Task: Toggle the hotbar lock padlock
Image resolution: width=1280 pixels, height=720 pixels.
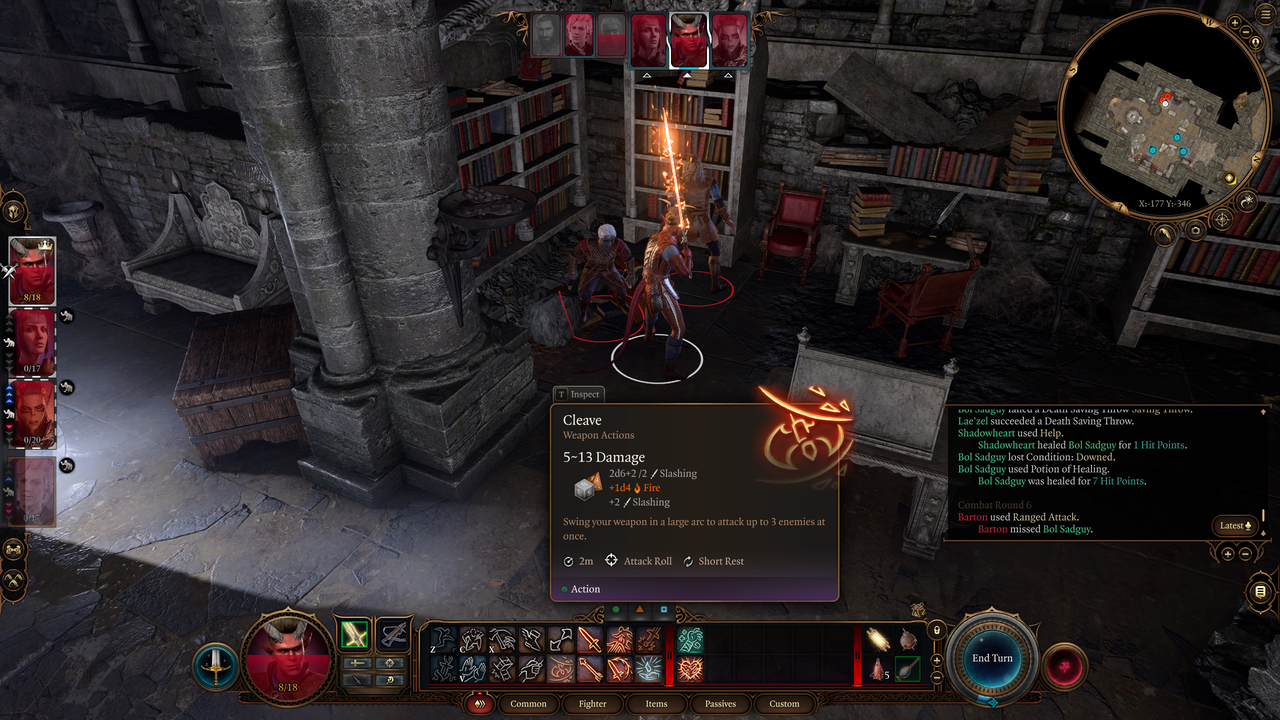Action: pos(936,630)
